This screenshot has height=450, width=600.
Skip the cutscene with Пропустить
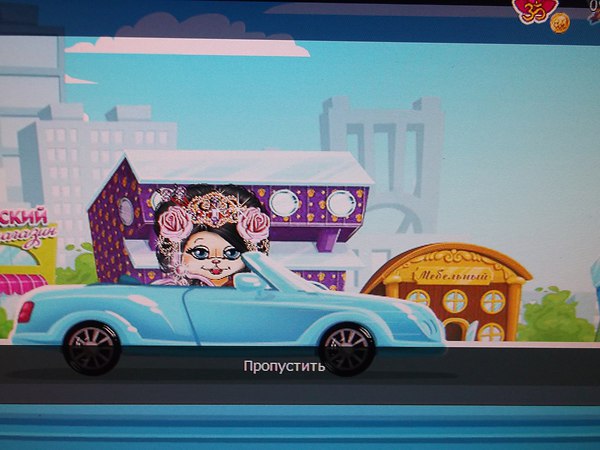tap(285, 366)
